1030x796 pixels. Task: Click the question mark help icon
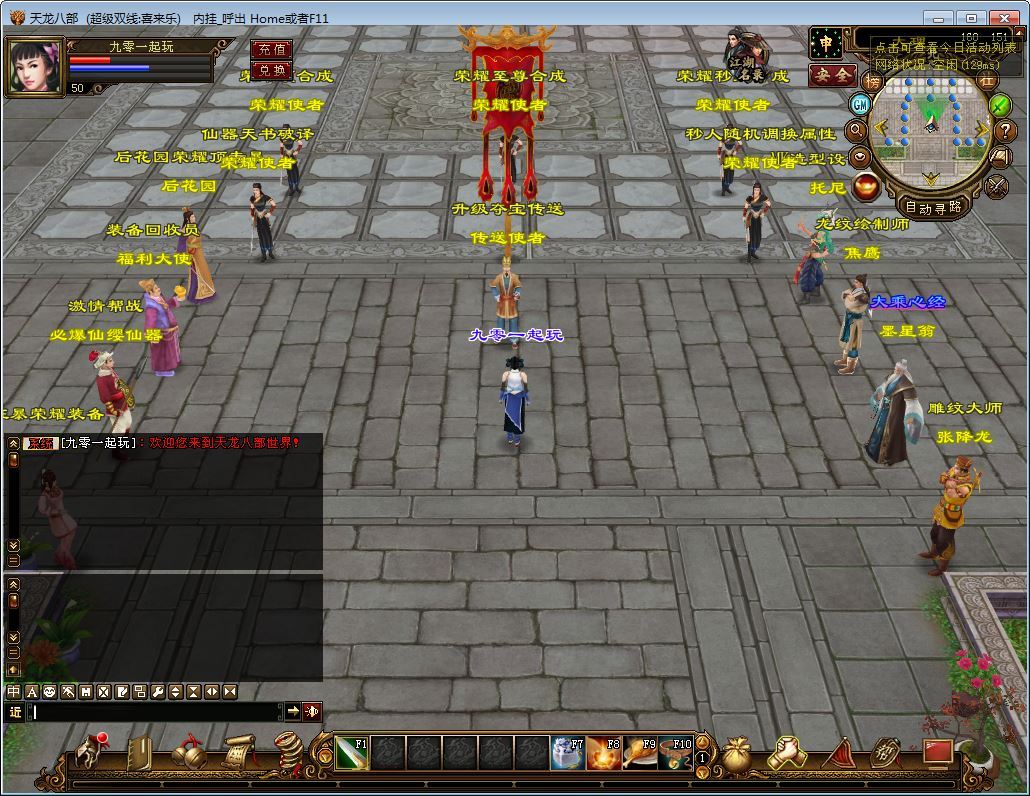[1006, 130]
